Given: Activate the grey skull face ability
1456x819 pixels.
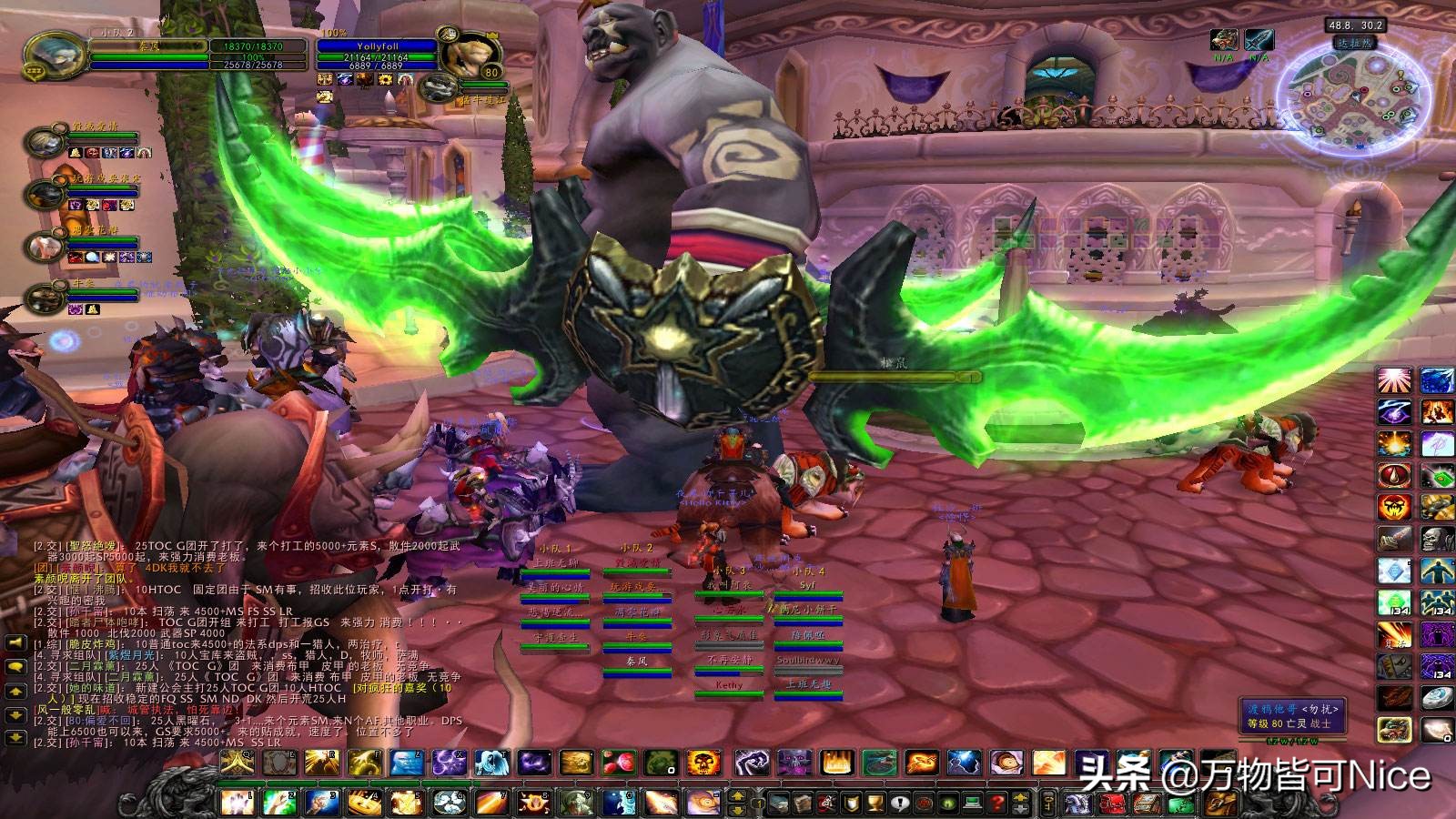Looking at the screenshot, I should point(1435,539).
